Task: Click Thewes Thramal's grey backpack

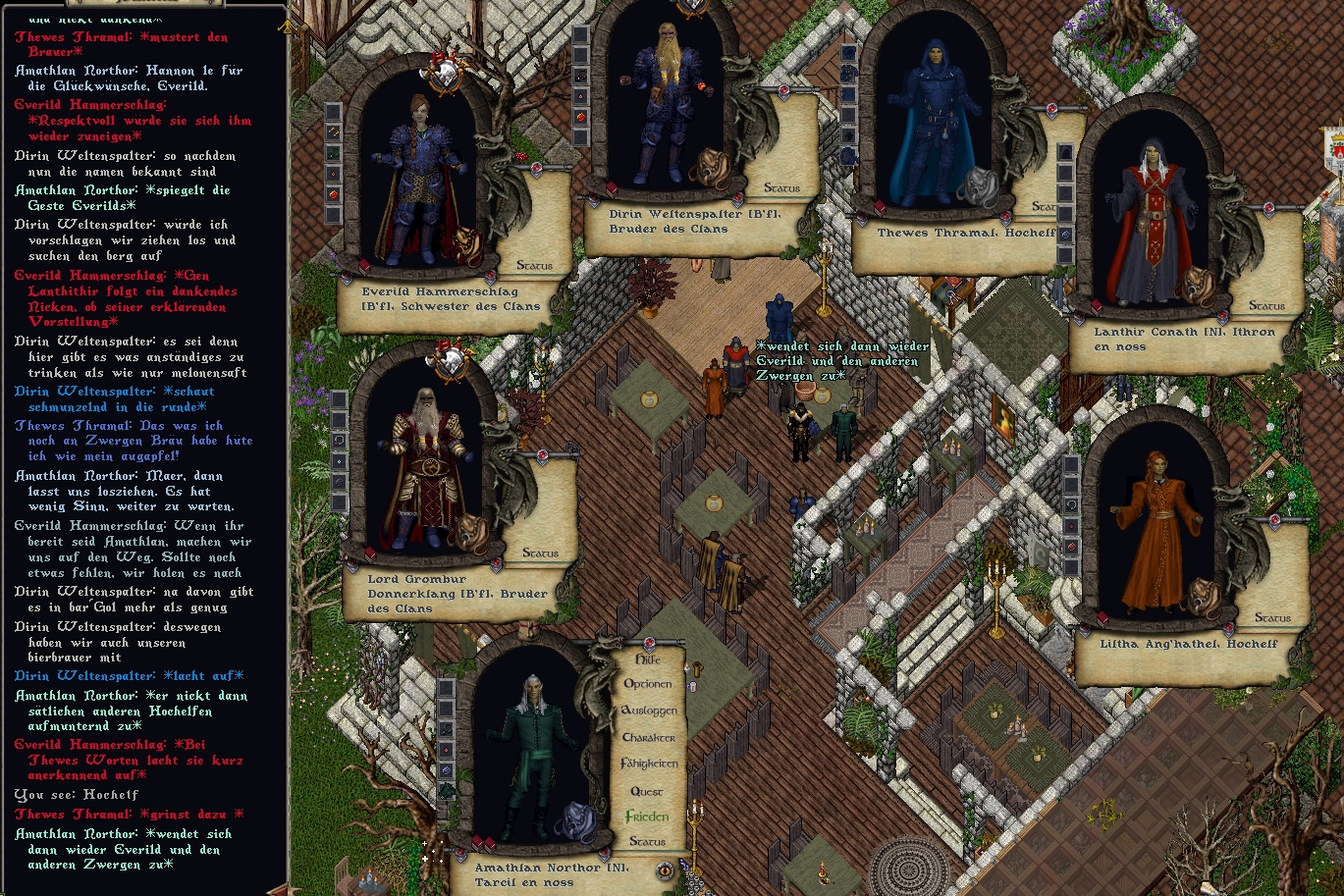Action: pos(978,186)
